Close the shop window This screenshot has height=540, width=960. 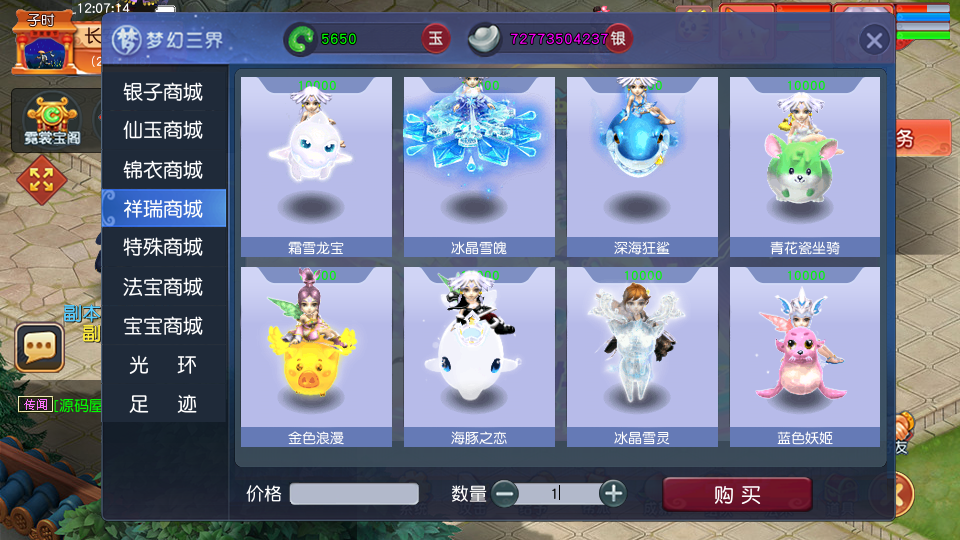point(874,40)
